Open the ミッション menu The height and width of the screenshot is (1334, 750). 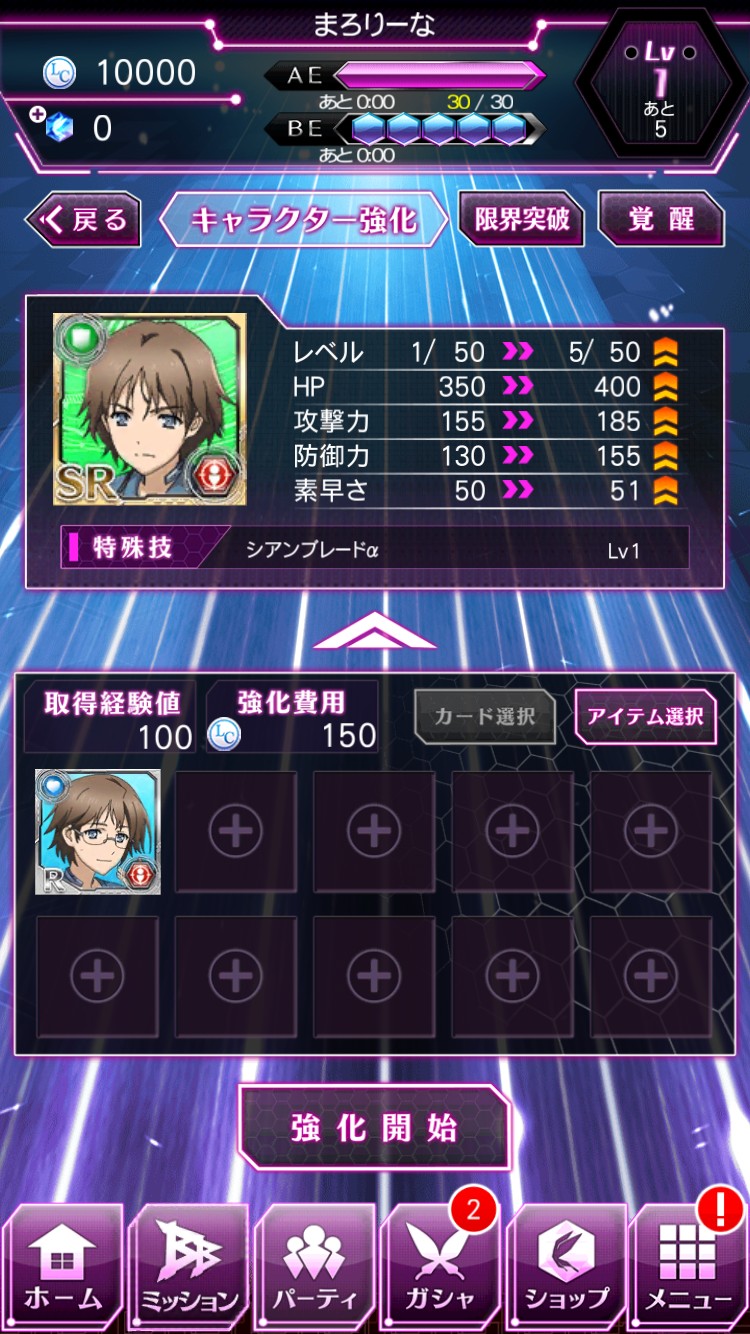click(189, 1269)
